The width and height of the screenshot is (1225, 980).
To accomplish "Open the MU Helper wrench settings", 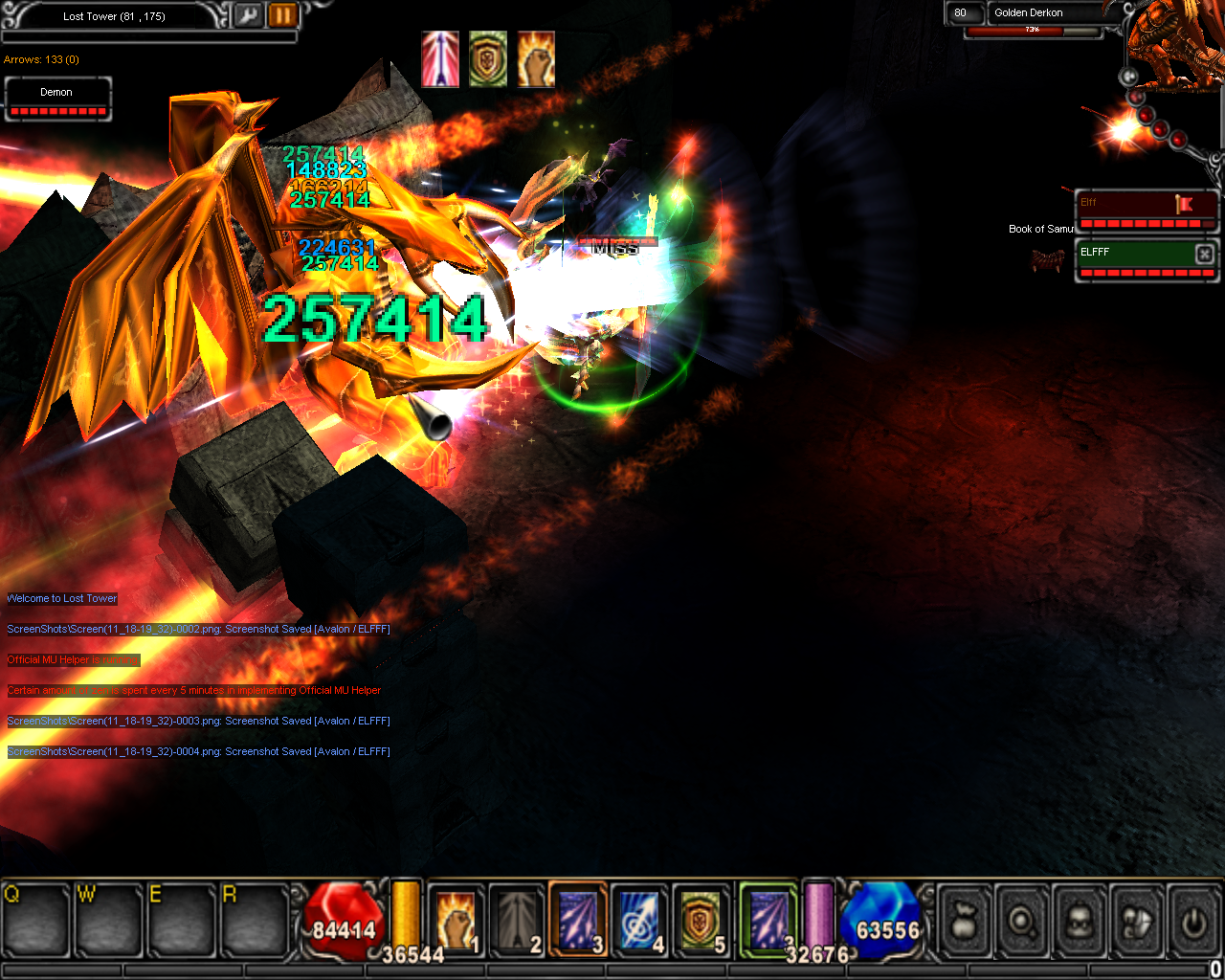I will point(248,15).
